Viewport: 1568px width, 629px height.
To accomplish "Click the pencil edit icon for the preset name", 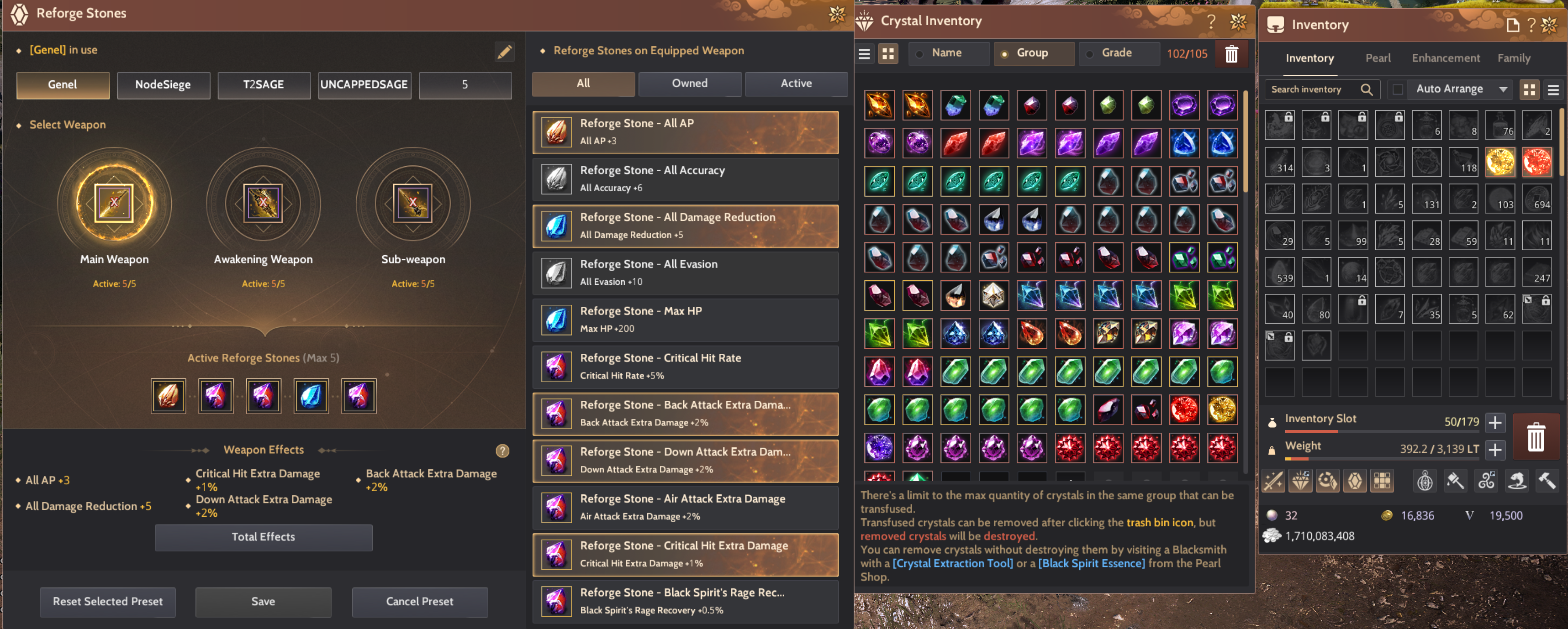I will [505, 52].
